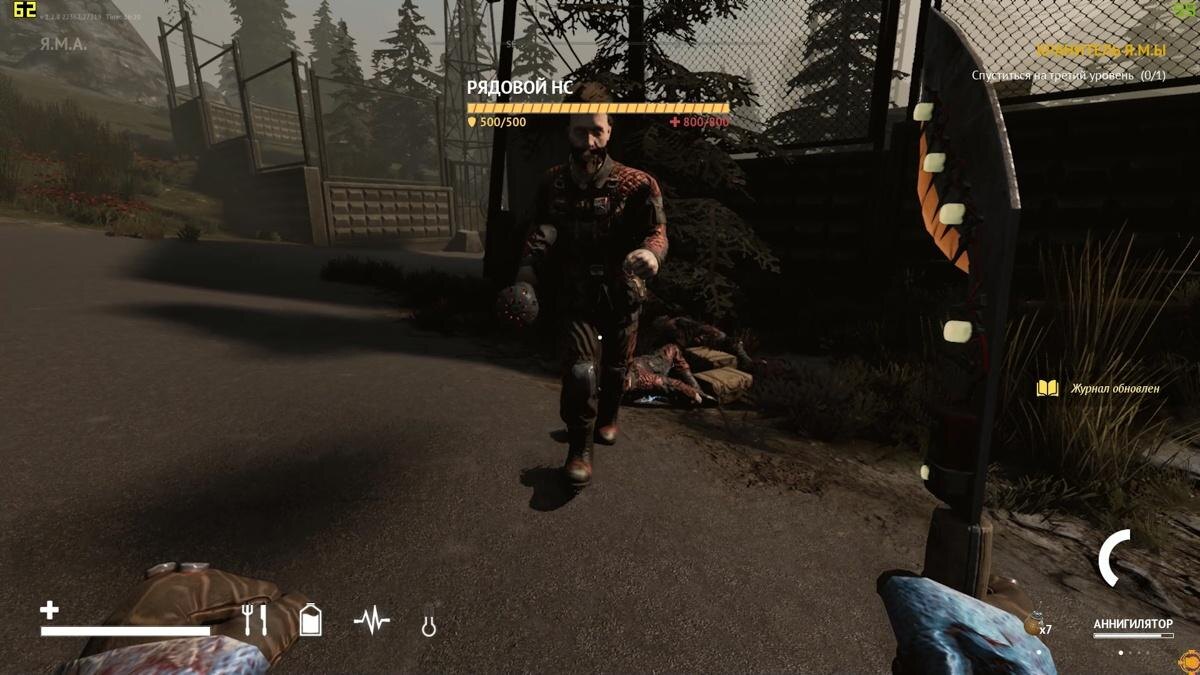Click the water bottle thirst icon
Screen dimensions: 1200x675
[x=311, y=620]
